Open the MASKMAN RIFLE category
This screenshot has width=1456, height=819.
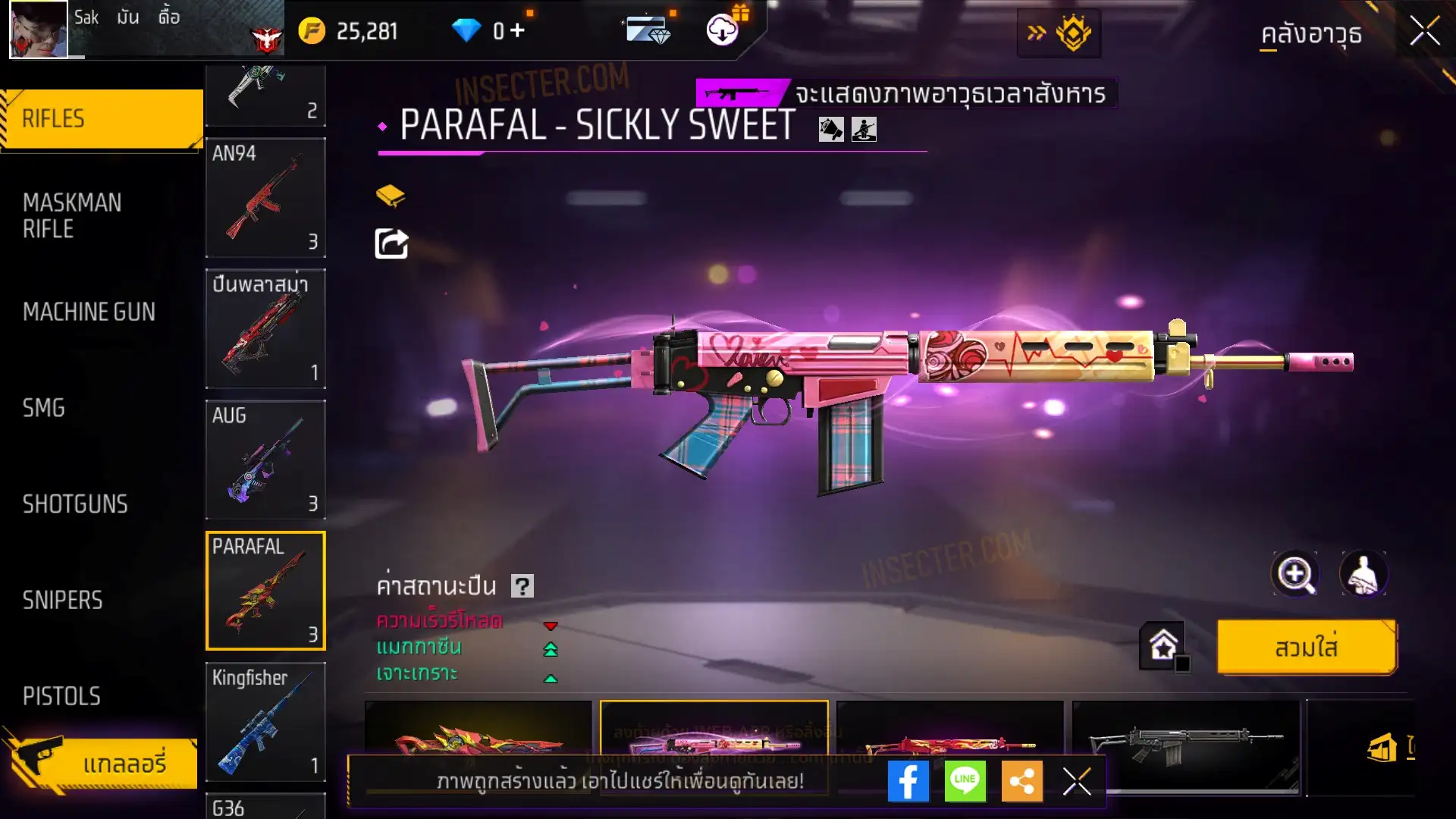73,216
